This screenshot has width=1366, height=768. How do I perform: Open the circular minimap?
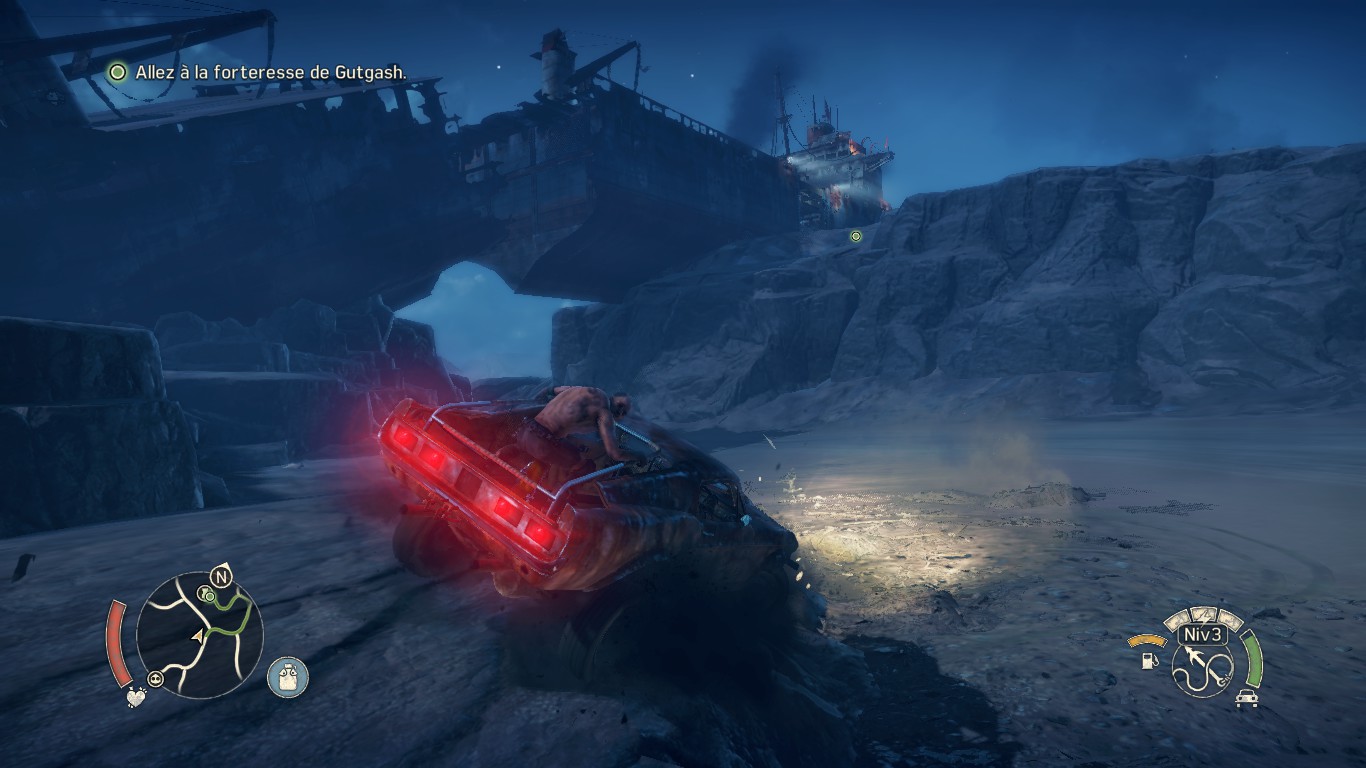coord(199,636)
